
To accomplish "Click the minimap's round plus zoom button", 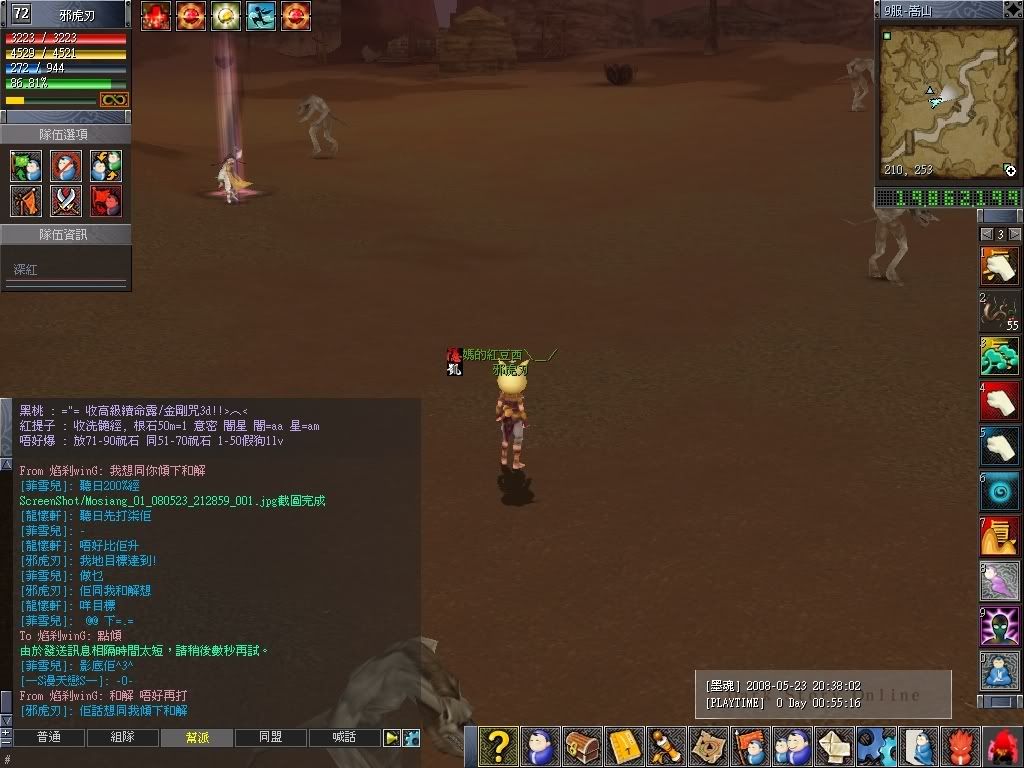I will pyautogui.click(x=1010, y=171).
